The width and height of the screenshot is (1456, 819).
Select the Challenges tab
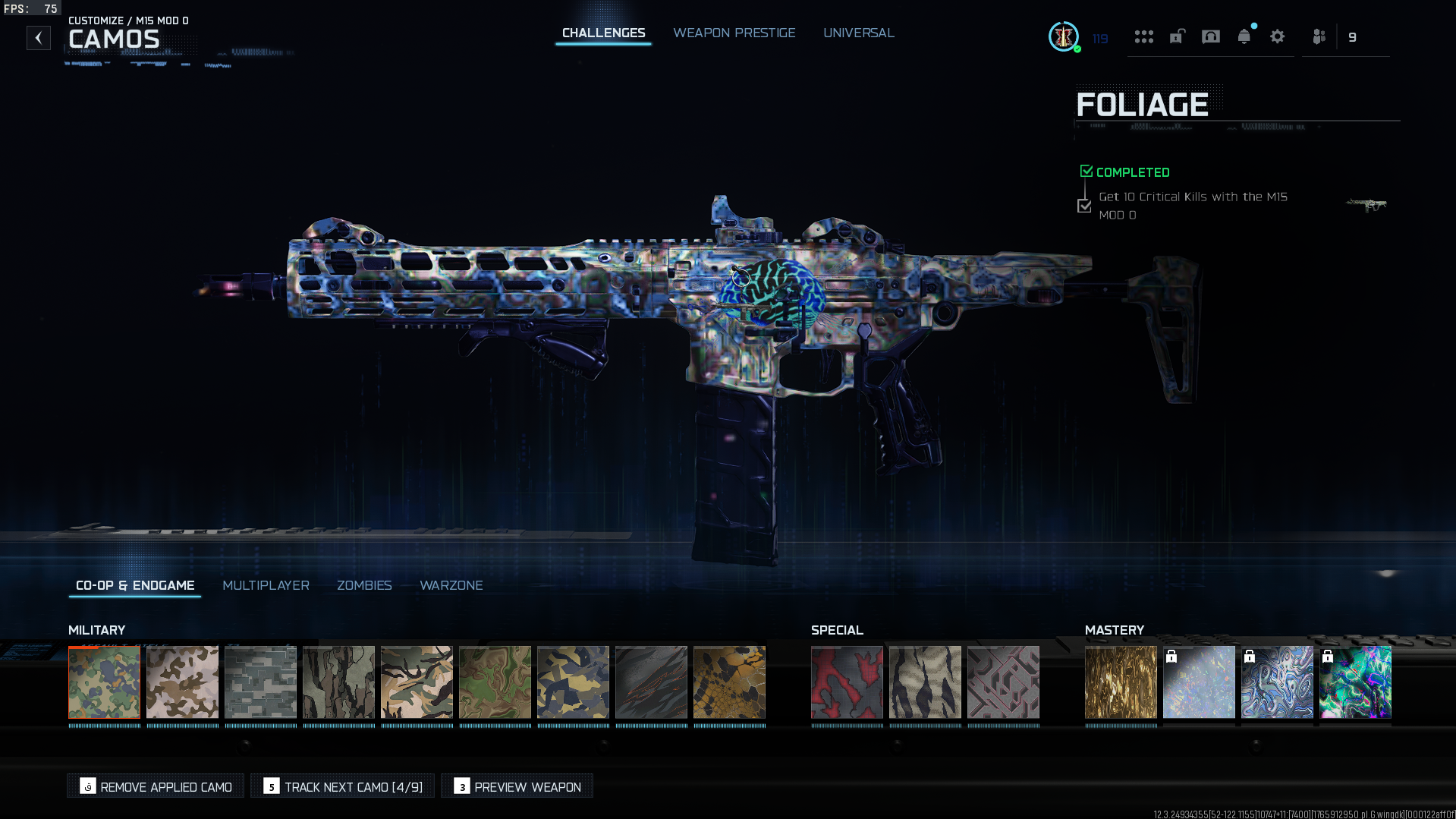(x=603, y=33)
